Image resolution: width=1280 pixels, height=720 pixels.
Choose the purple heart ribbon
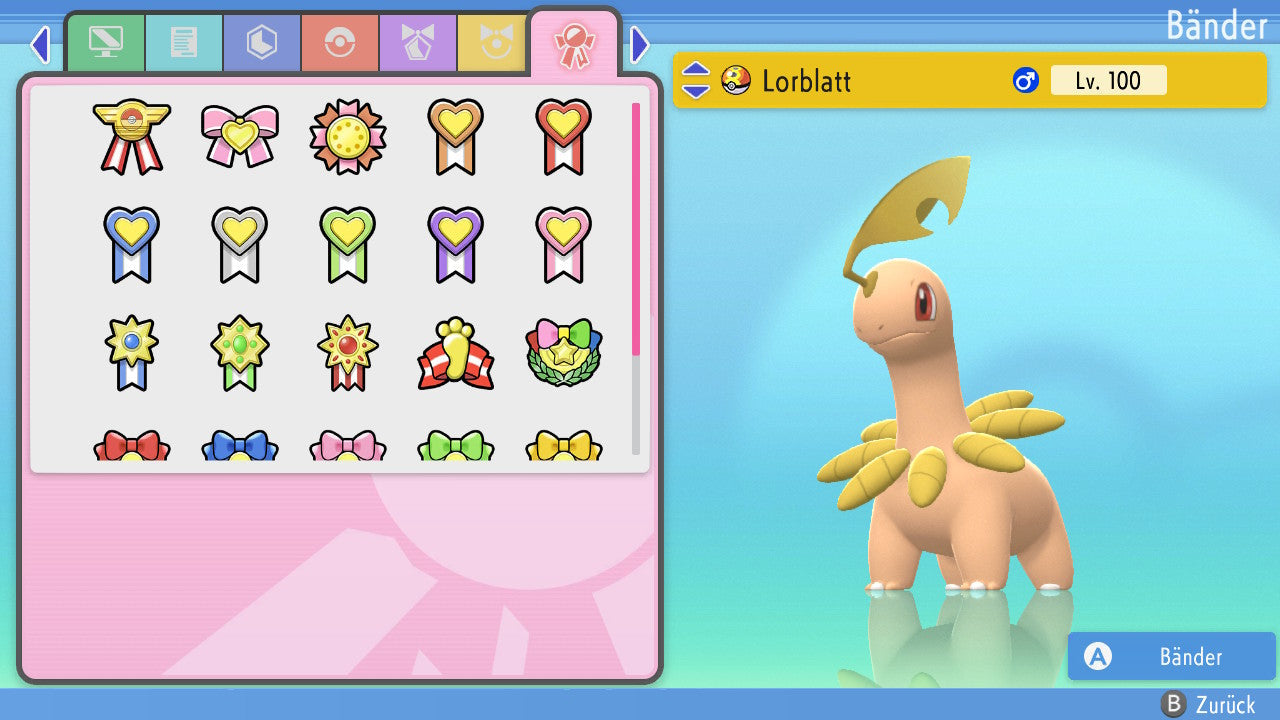(x=455, y=244)
